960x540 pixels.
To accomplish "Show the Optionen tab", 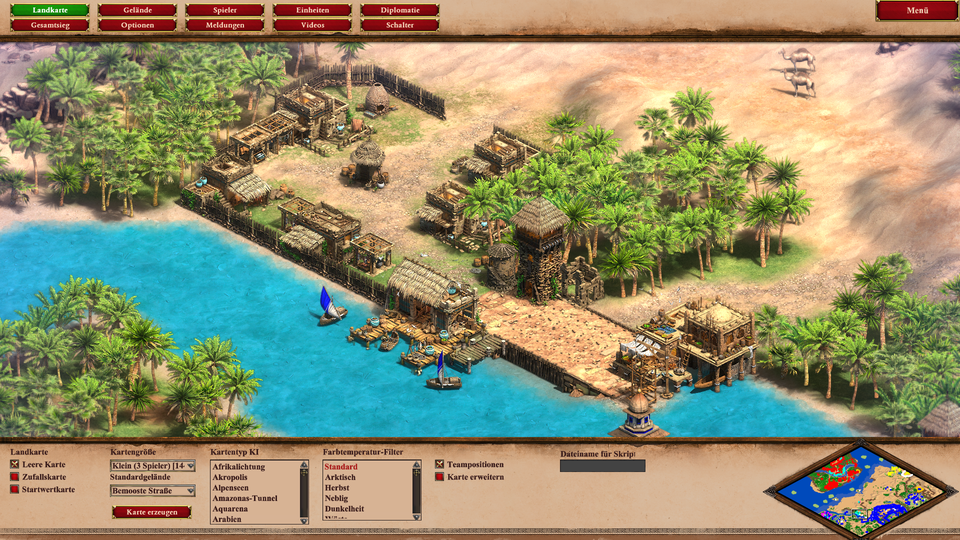I will [x=137, y=25].
